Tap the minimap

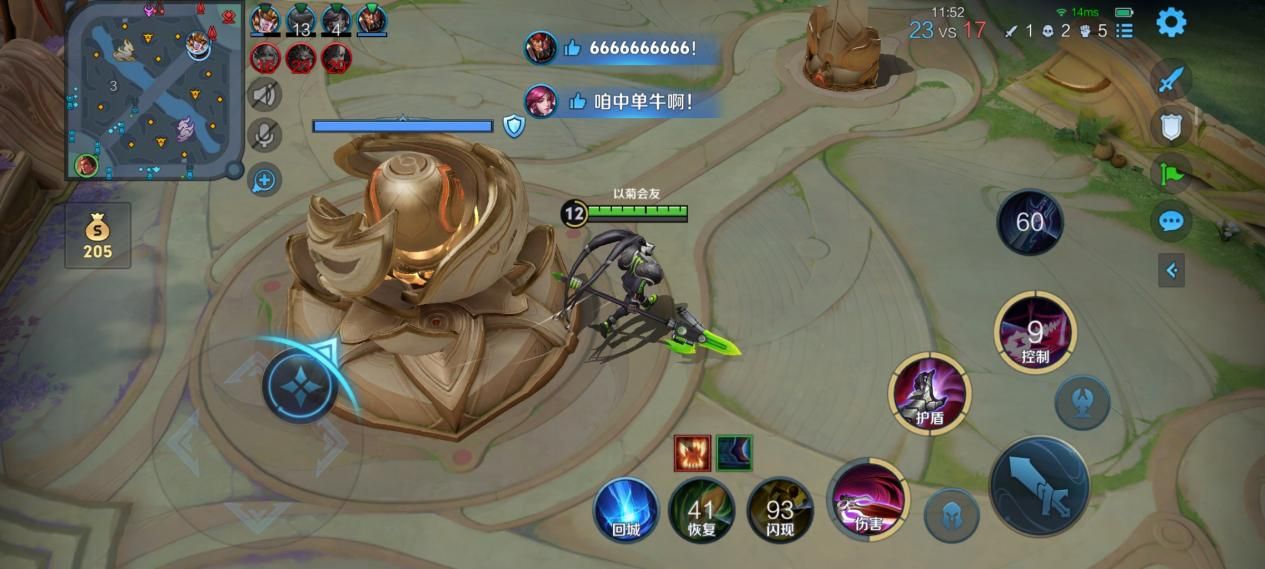tap(155, 90)
